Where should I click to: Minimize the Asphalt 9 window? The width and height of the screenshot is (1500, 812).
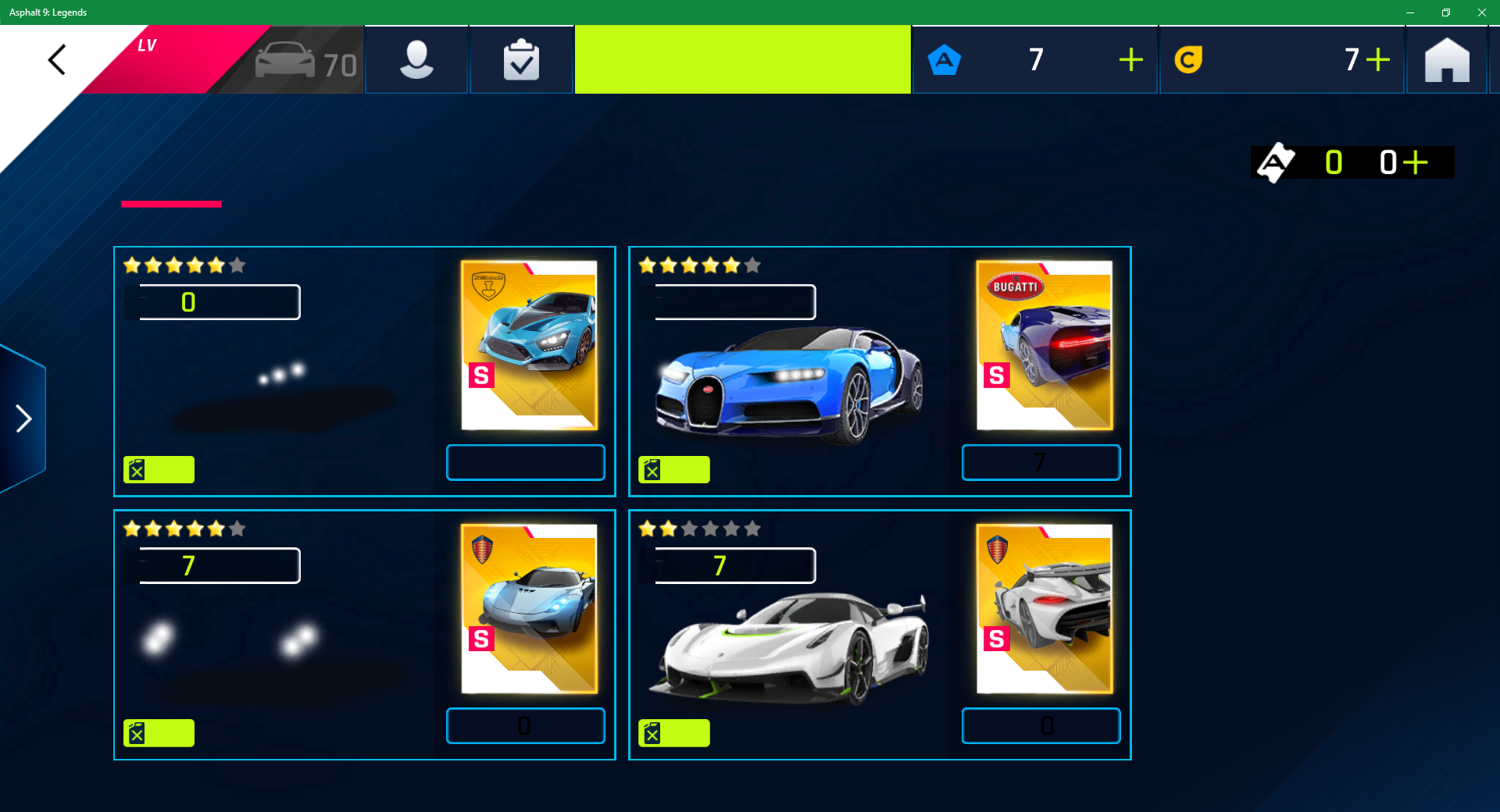click(1410, 12)
